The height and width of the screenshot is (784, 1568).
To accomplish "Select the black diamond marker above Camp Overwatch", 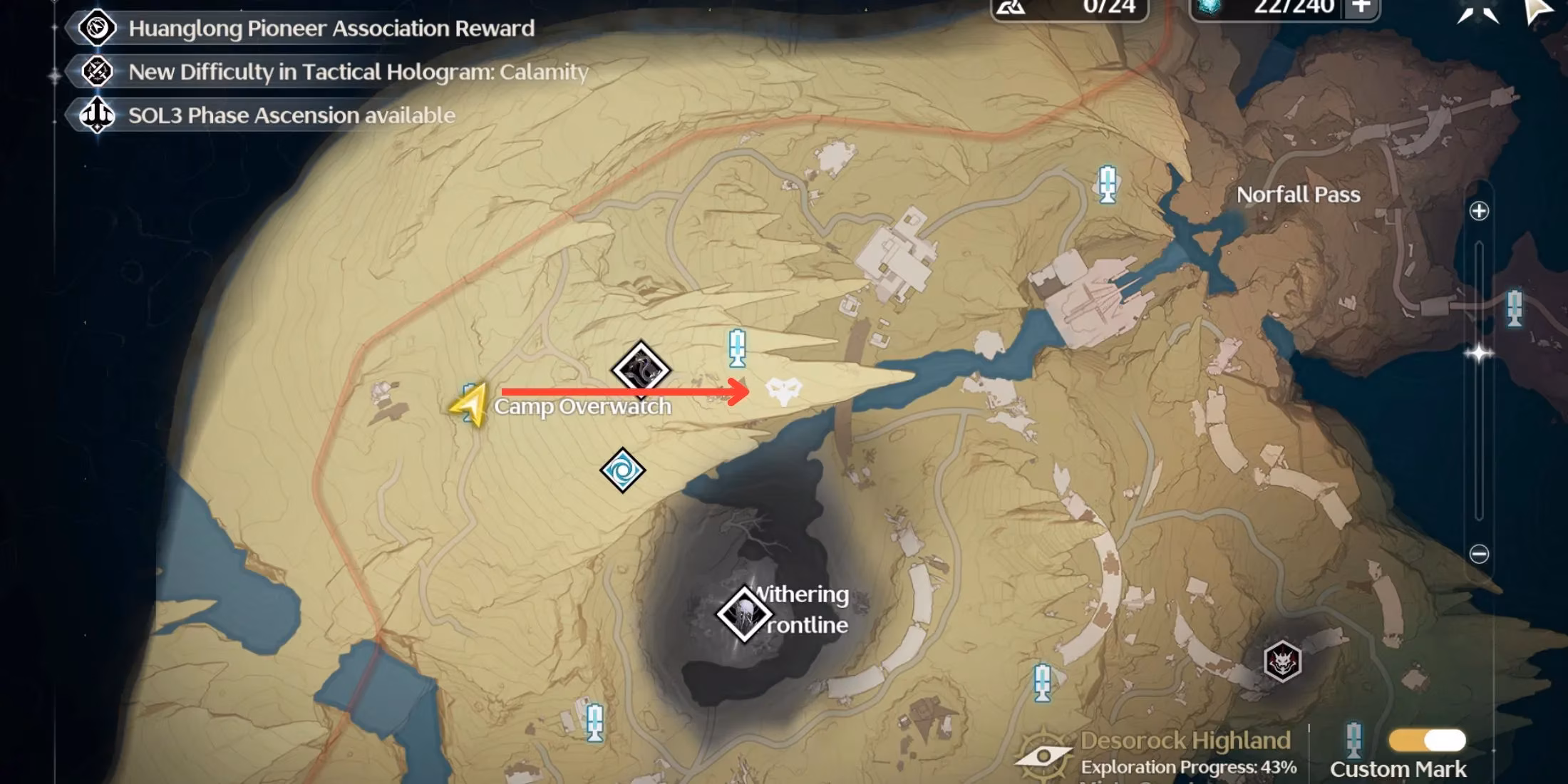I will click(x=641, y=369).
